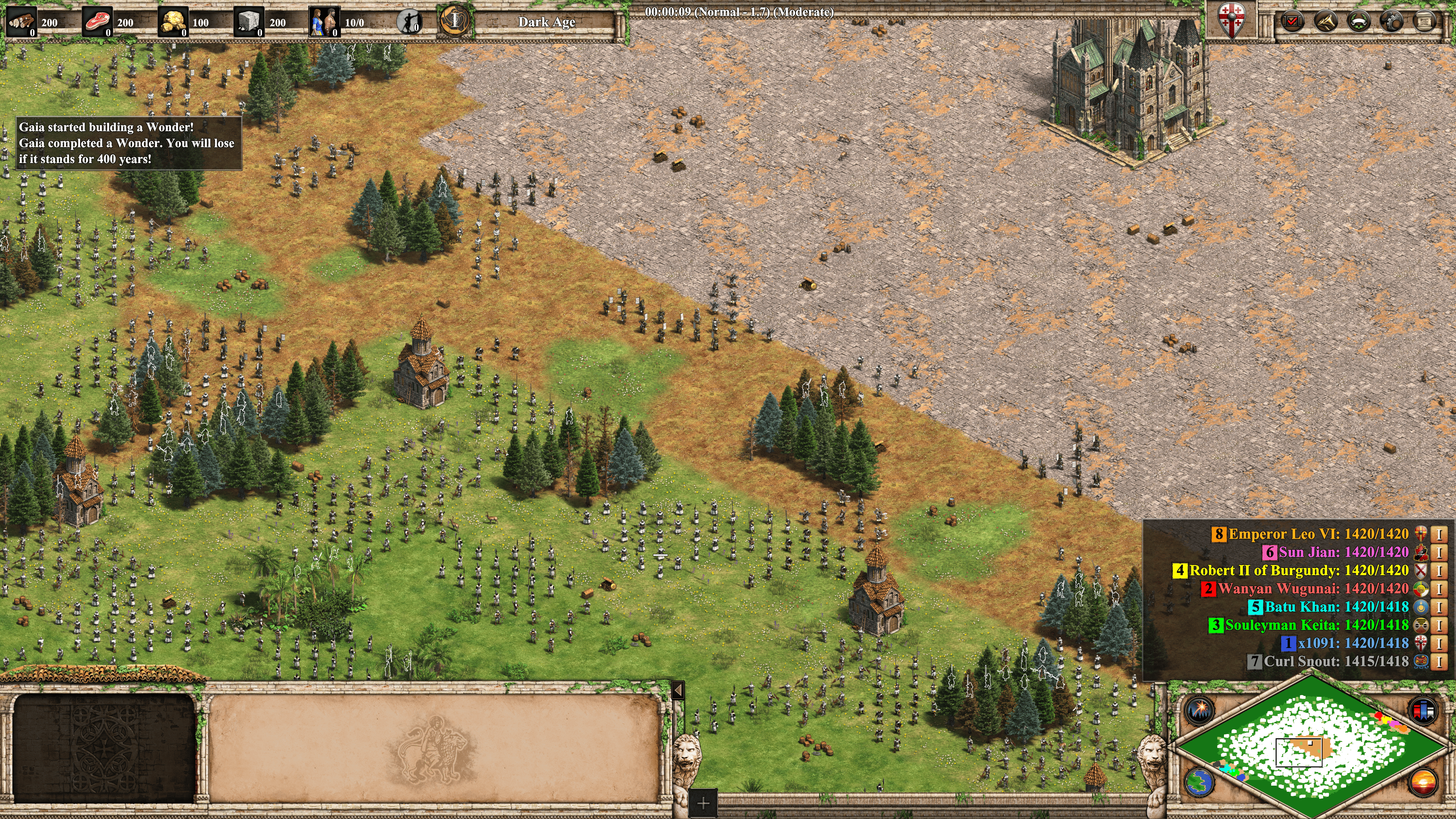The height and width of the screenshot is (819, 1456).
Task: Click the idle villager button
Action: point(409,22)
